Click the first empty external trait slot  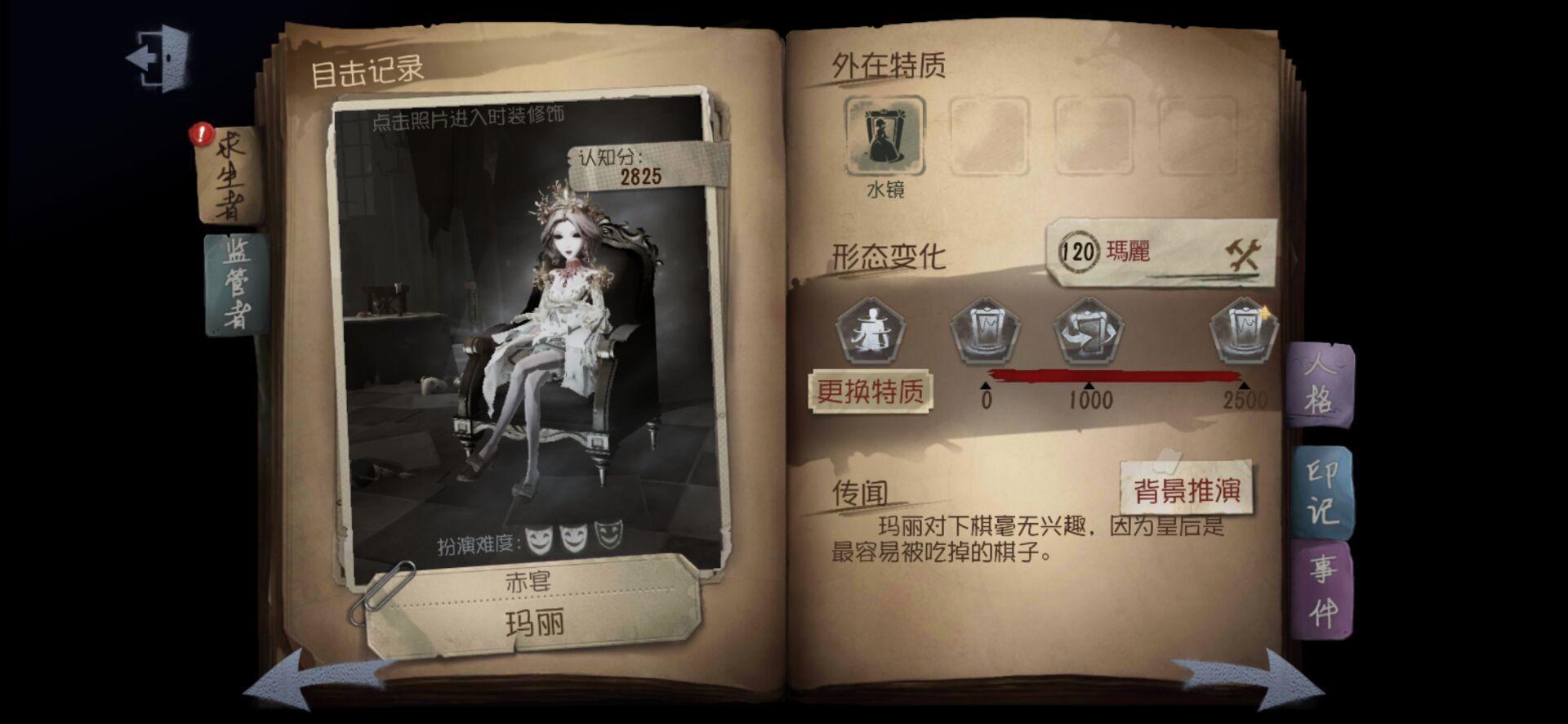tap(988, 138)
